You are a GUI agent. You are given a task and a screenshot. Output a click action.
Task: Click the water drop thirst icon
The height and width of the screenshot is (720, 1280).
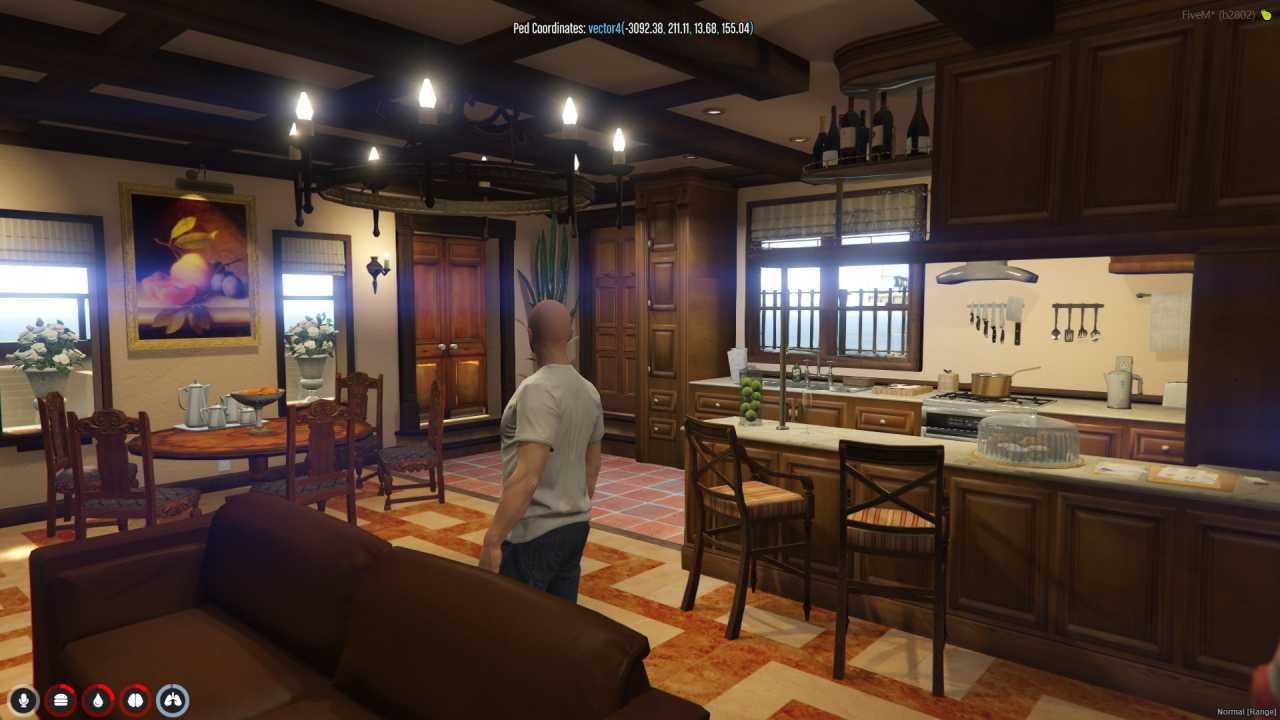tap(98, 700)
